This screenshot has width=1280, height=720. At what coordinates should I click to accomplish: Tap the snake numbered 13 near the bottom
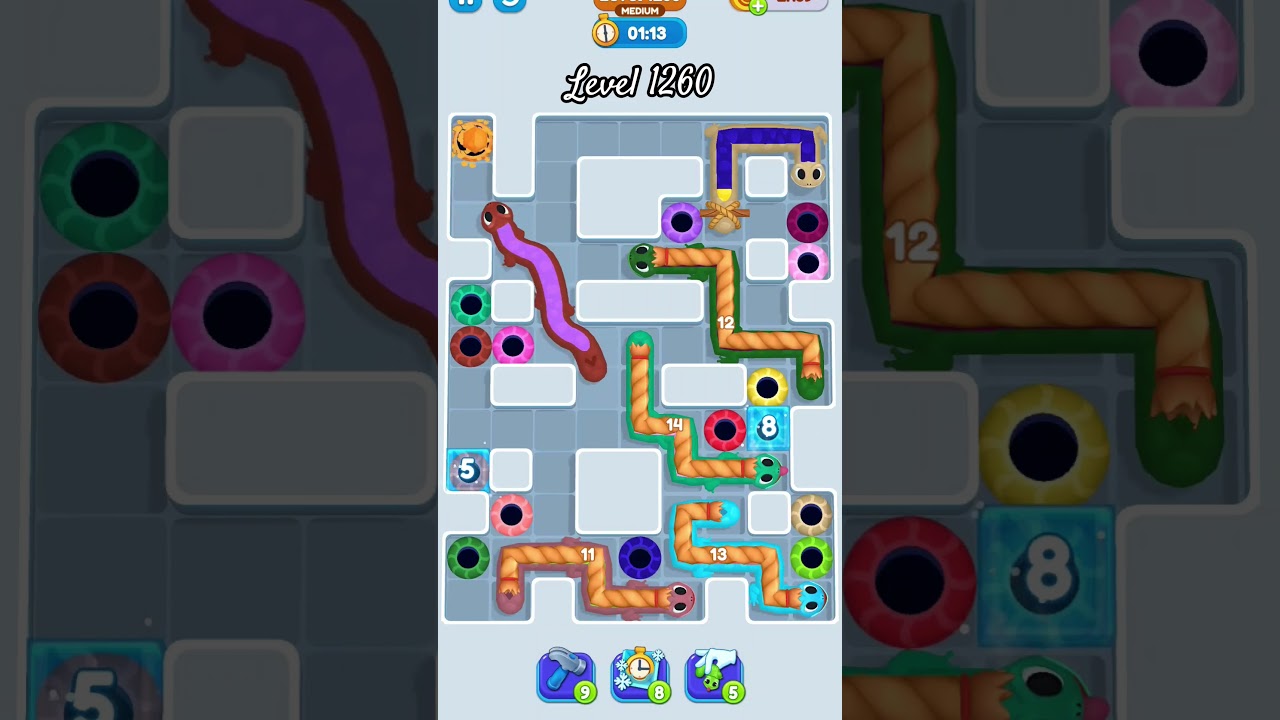click(719, 552)
